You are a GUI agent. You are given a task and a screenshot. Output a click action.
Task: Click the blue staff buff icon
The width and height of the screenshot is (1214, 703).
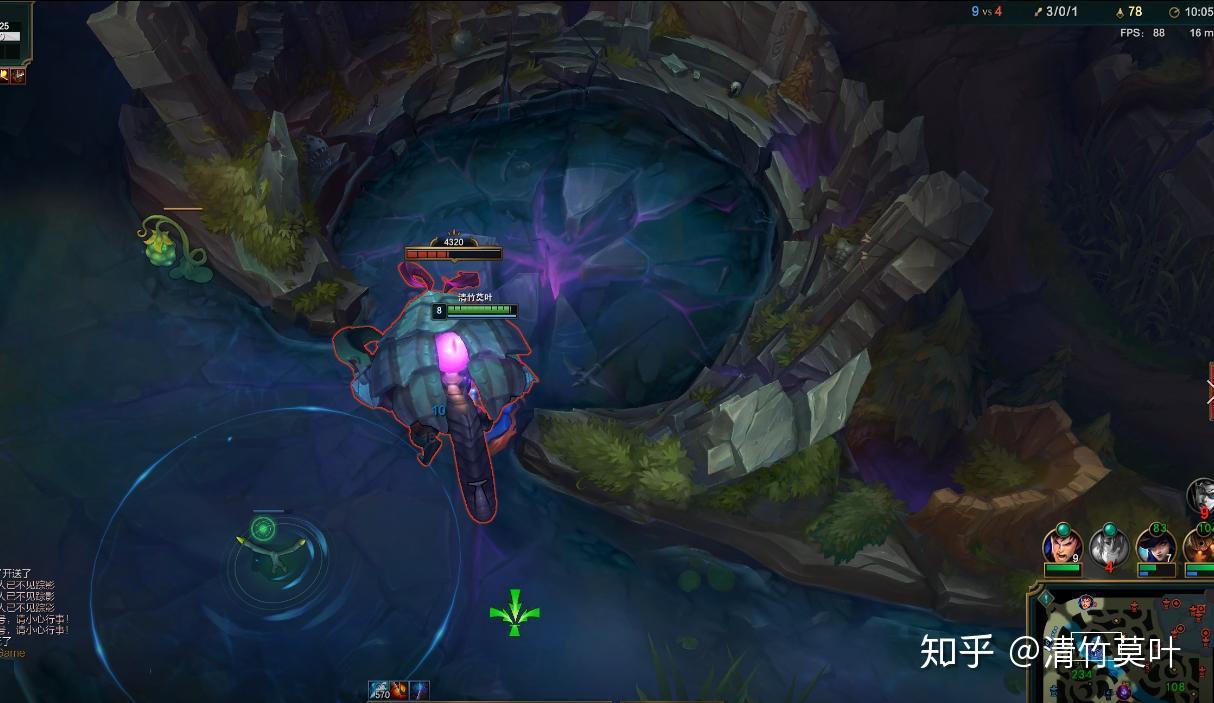click(419, 690)
